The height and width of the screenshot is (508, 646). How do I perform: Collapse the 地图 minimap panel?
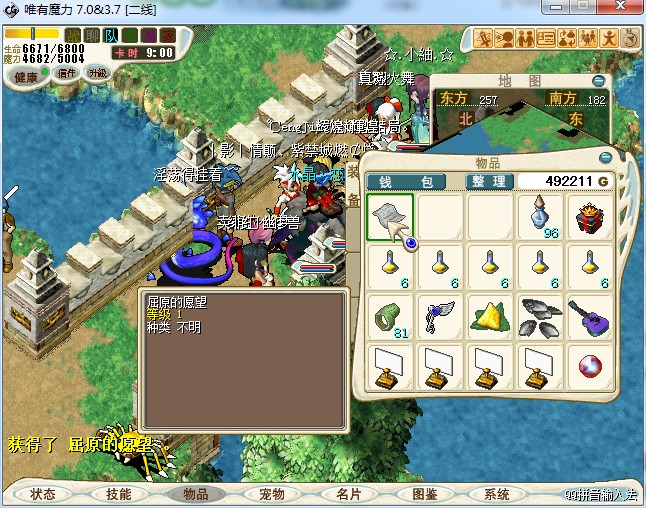coord(598,80)
